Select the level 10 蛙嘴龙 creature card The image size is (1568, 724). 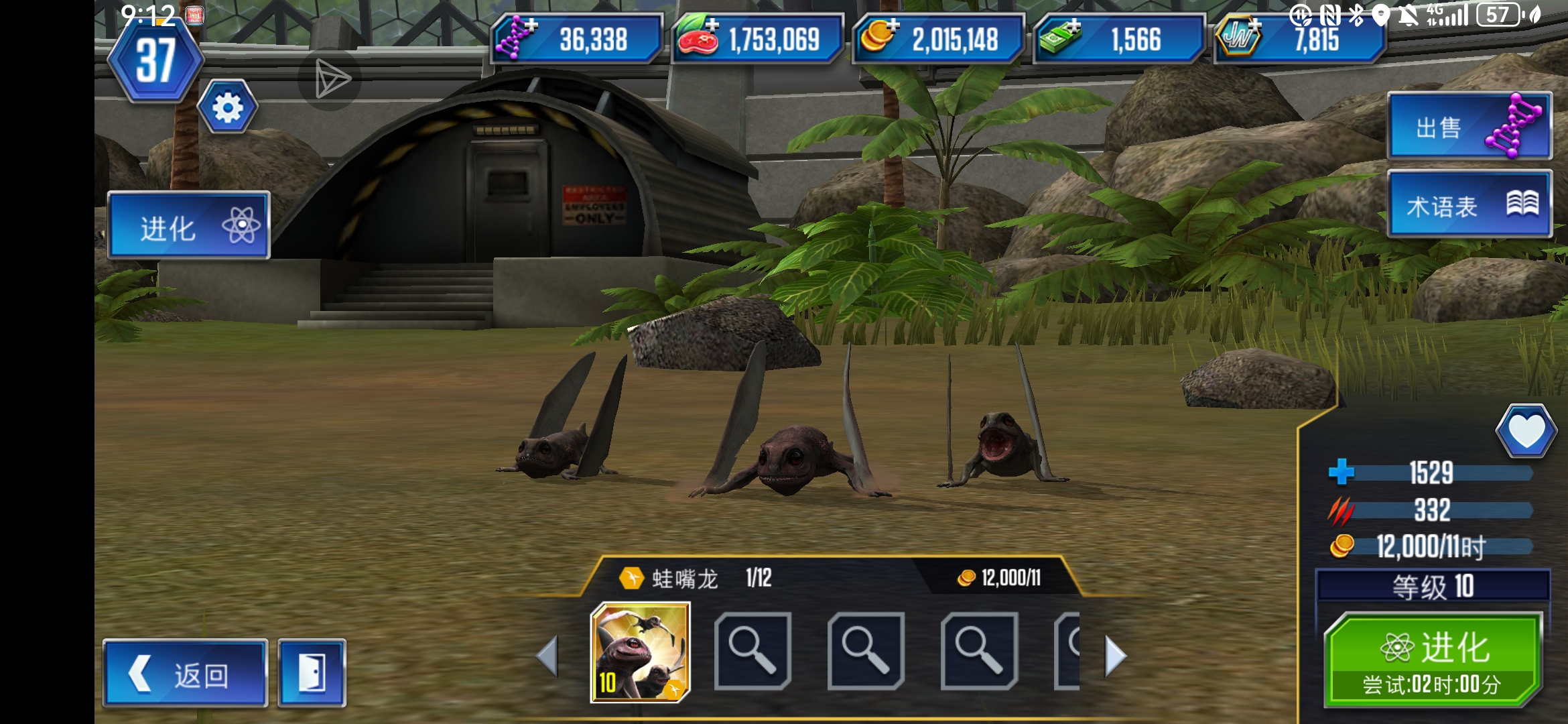pyautogui.click(x=640, y=652)
